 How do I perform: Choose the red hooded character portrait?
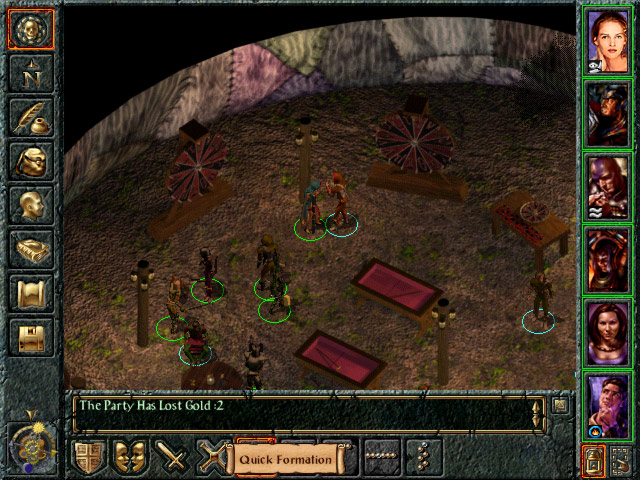[x=607, y=185]
